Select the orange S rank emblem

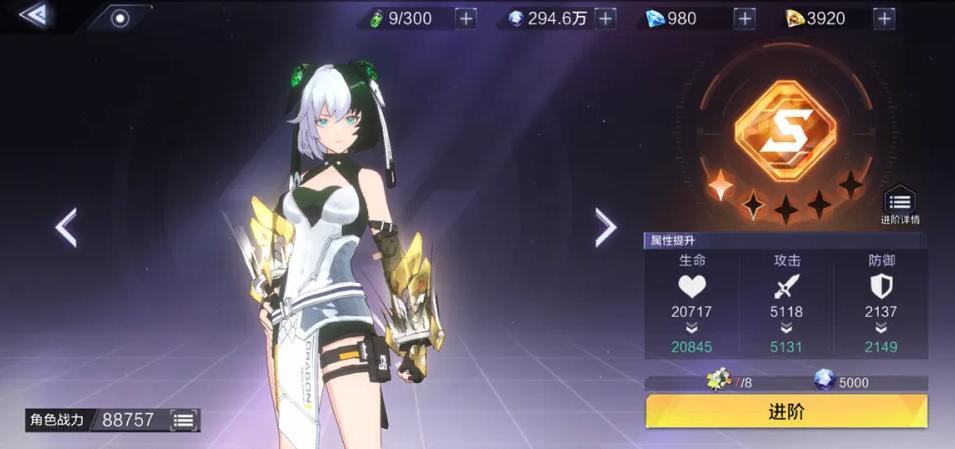[785, 132]
